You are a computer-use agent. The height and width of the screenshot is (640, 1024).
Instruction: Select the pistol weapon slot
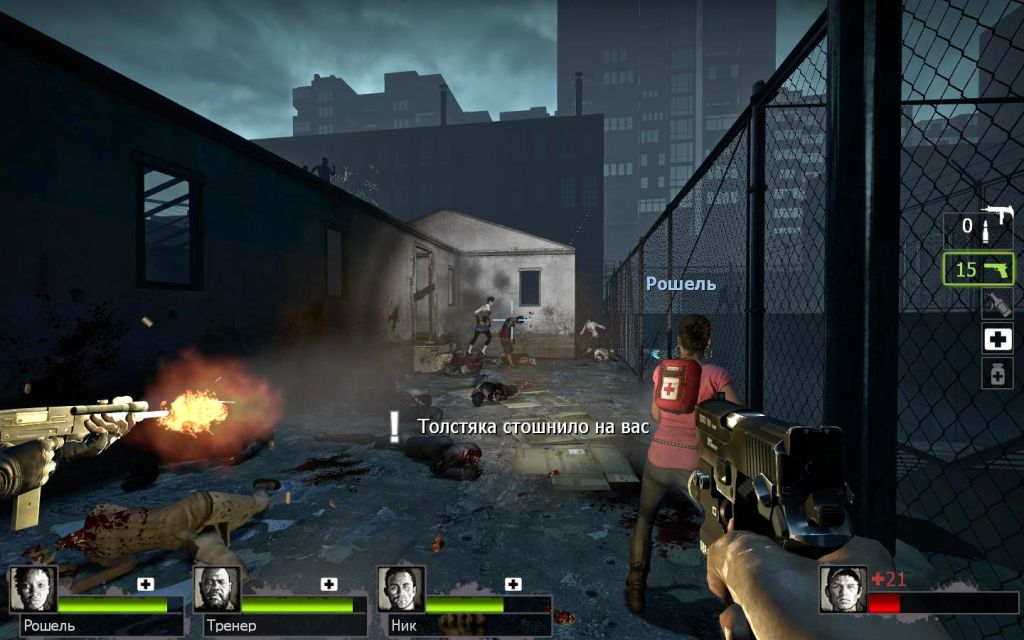[978, 269]
